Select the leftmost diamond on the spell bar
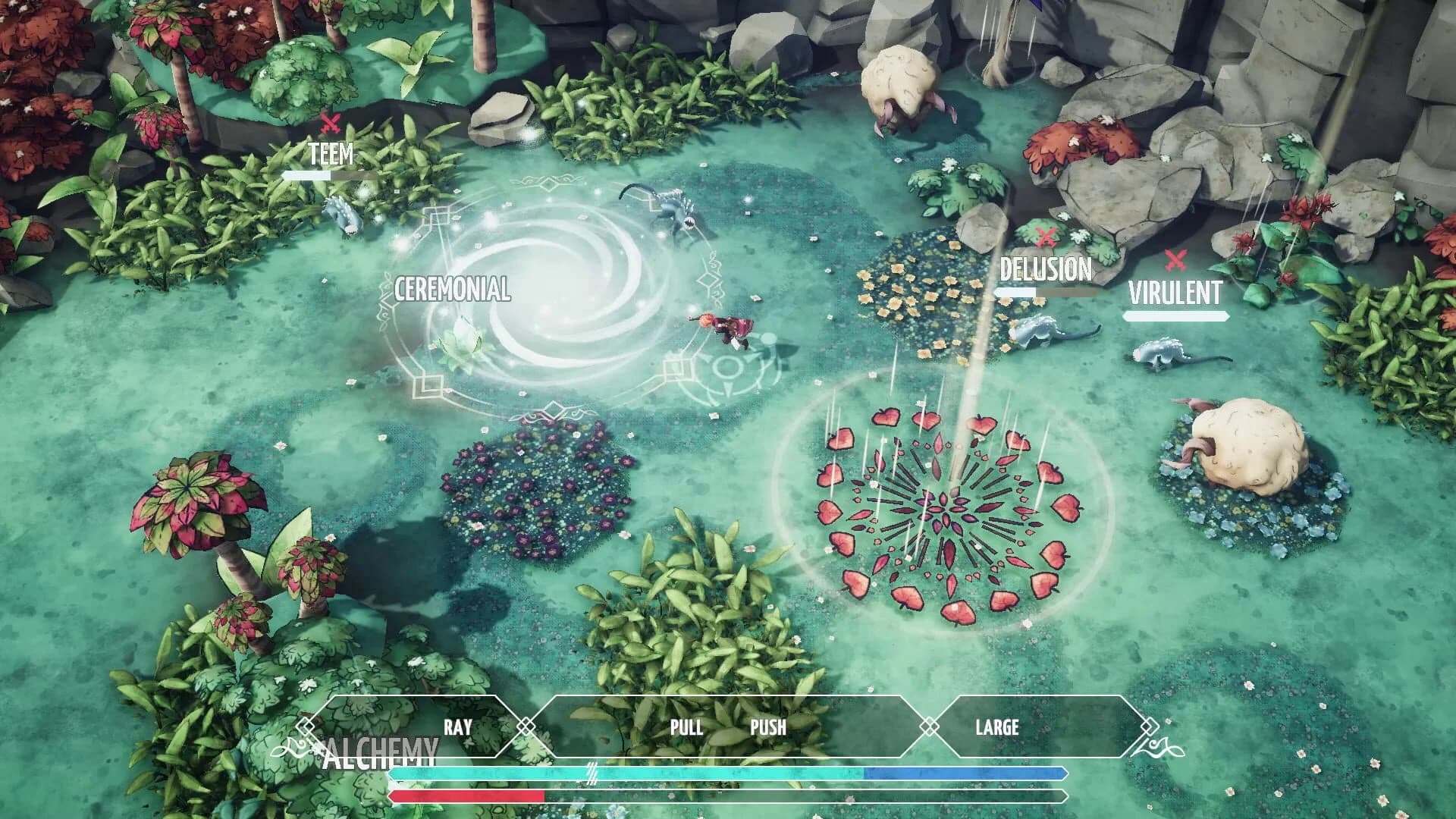The image size is (1456, 819). tap(306, 726)
